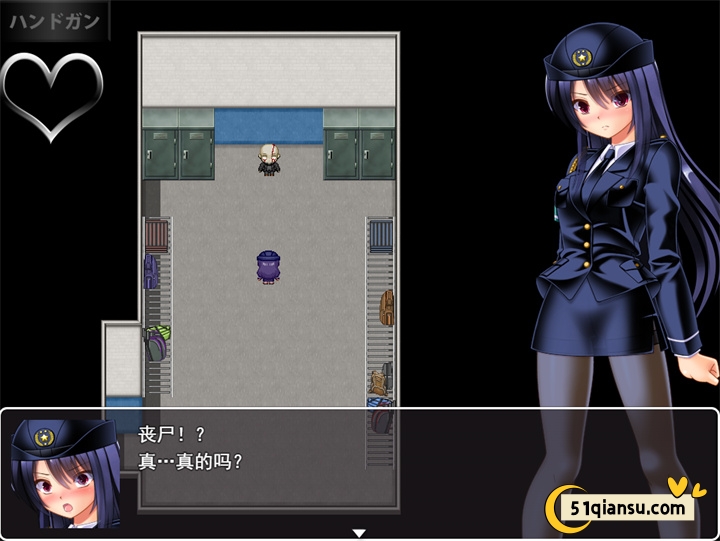Select the ハンドガン weapon label
This screenshot has width=720, height=541.
point(55,21)
